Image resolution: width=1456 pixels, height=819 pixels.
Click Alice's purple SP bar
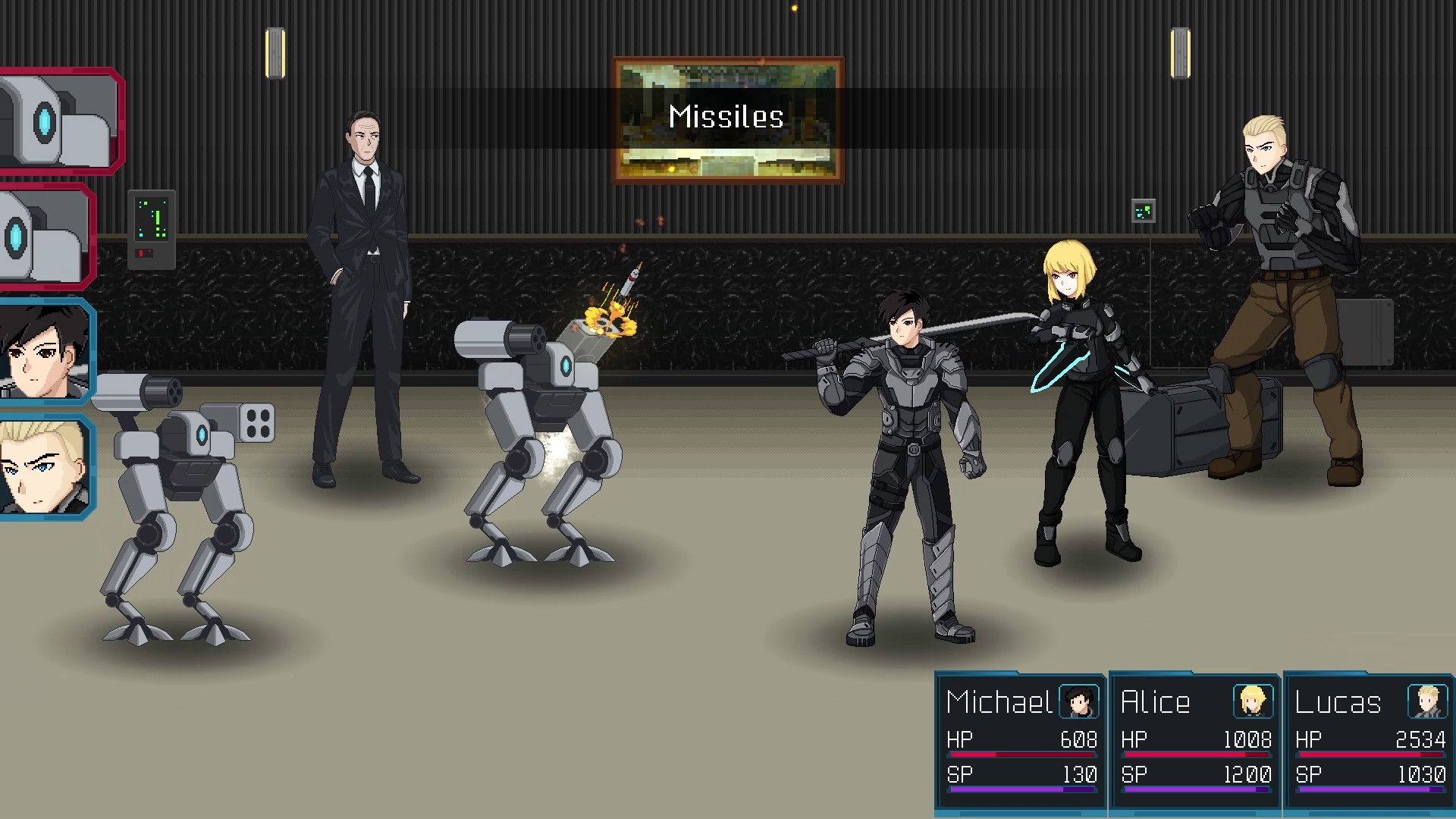click(1194, 789)
